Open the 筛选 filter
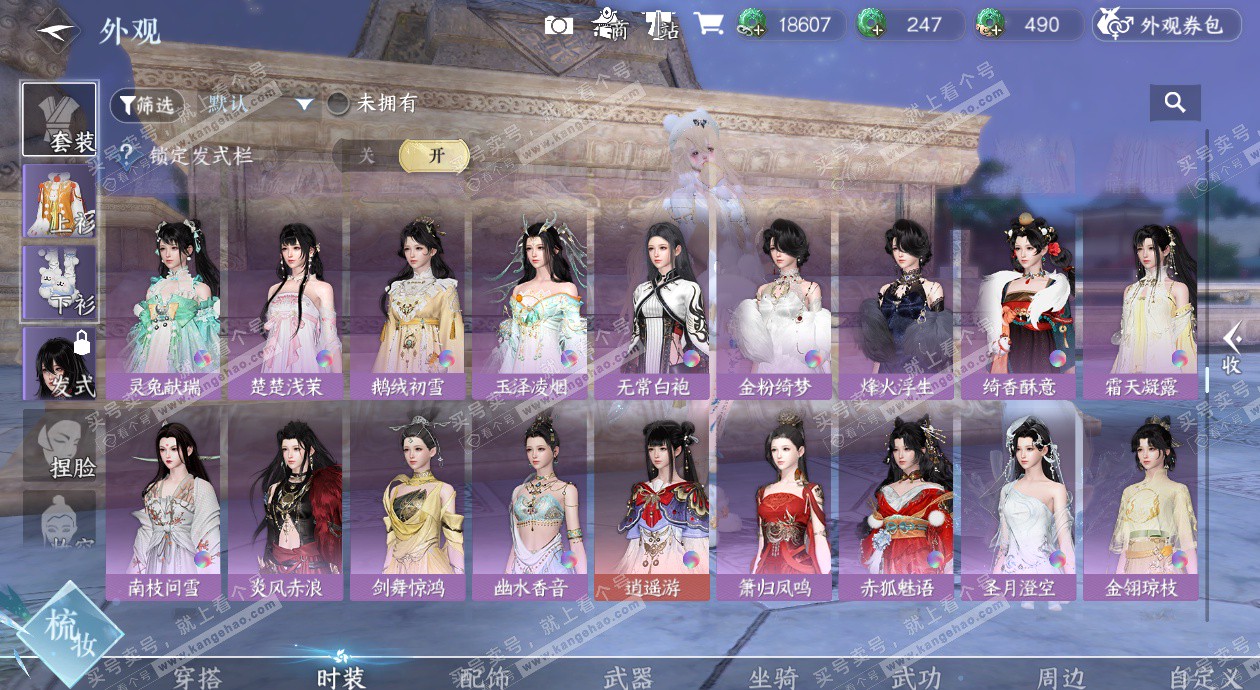This screenshot has height=690, width=1260. click(148, 103)
